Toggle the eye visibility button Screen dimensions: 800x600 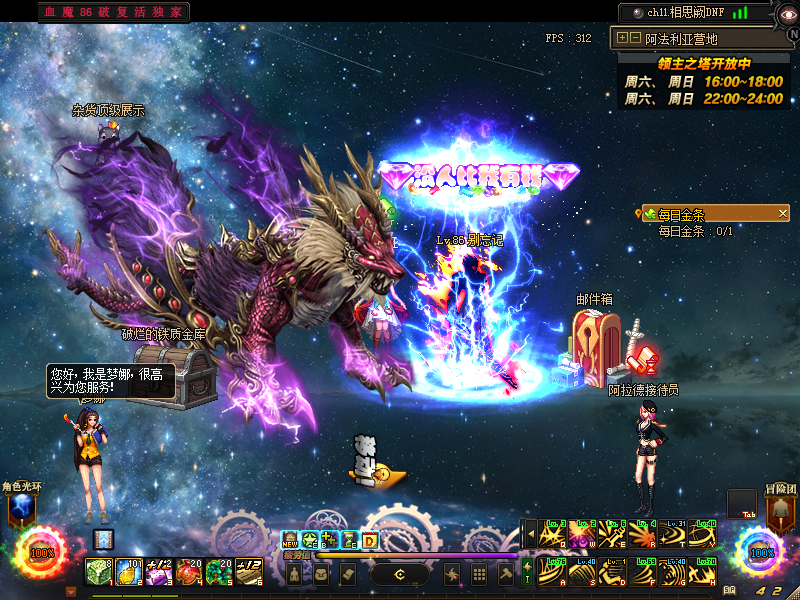(x=787, y=13)
